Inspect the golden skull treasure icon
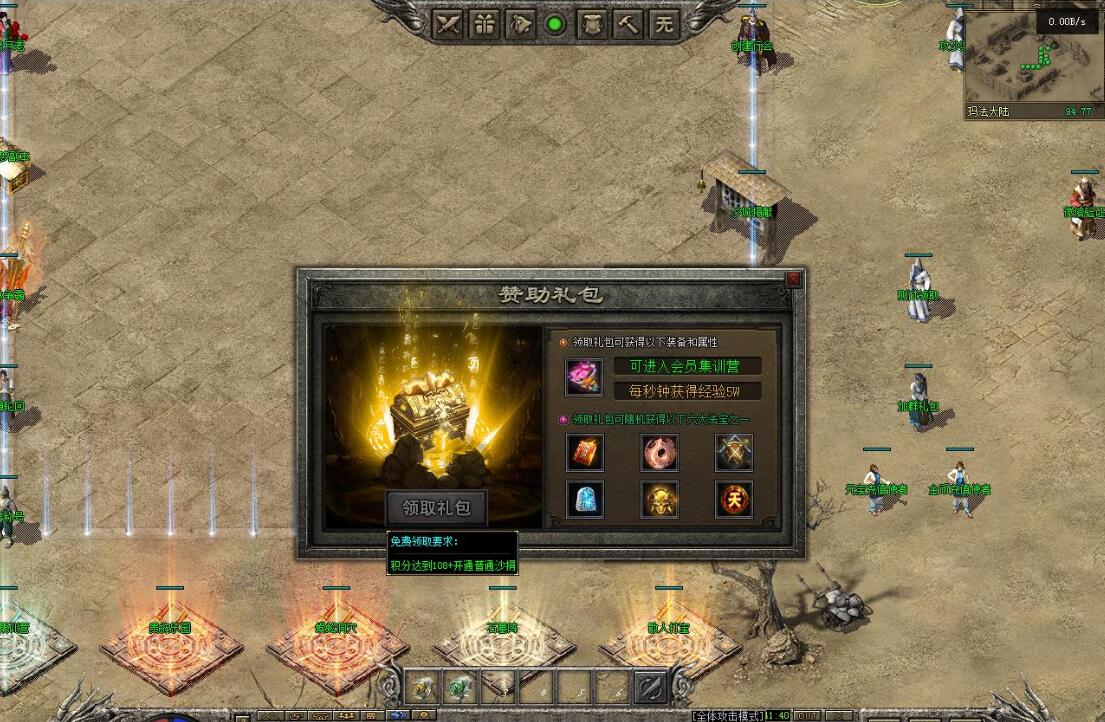The image size is (1105, 722). 660,499
